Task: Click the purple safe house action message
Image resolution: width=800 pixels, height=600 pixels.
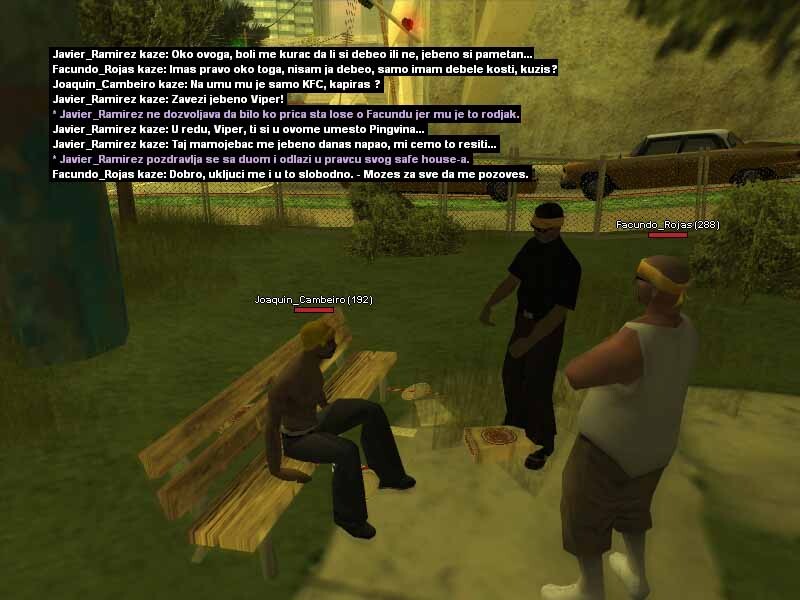Action: 261,160
